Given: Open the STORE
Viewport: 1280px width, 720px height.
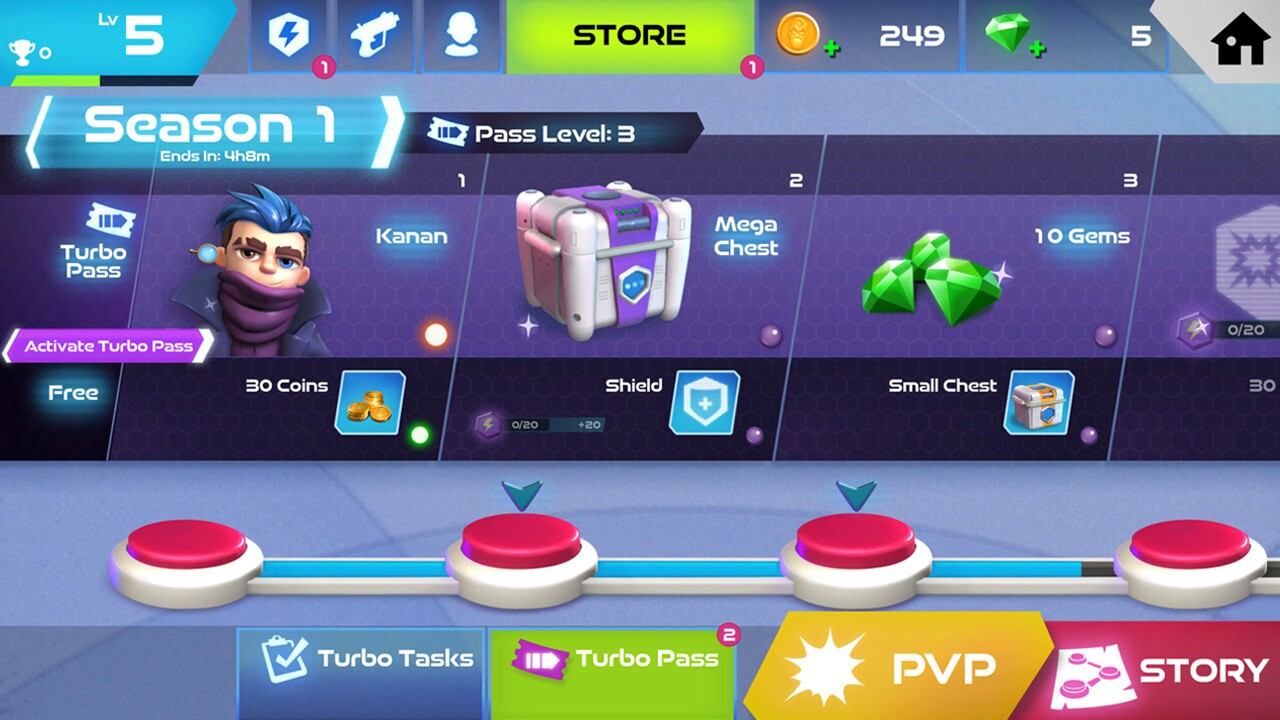Looking at the screenshot, I should point(629,34).
